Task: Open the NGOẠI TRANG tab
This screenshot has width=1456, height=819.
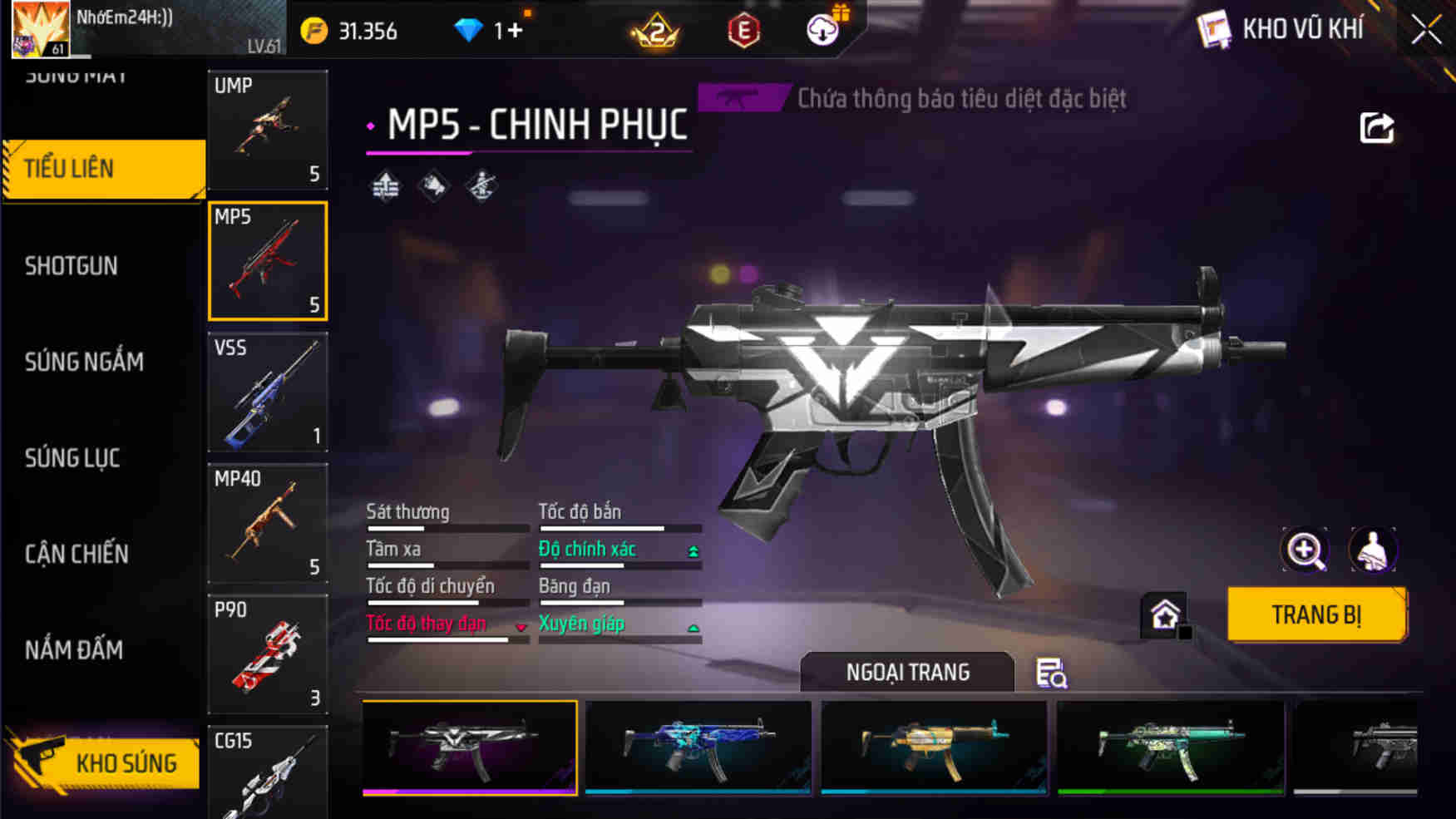Action: point(907,672)
